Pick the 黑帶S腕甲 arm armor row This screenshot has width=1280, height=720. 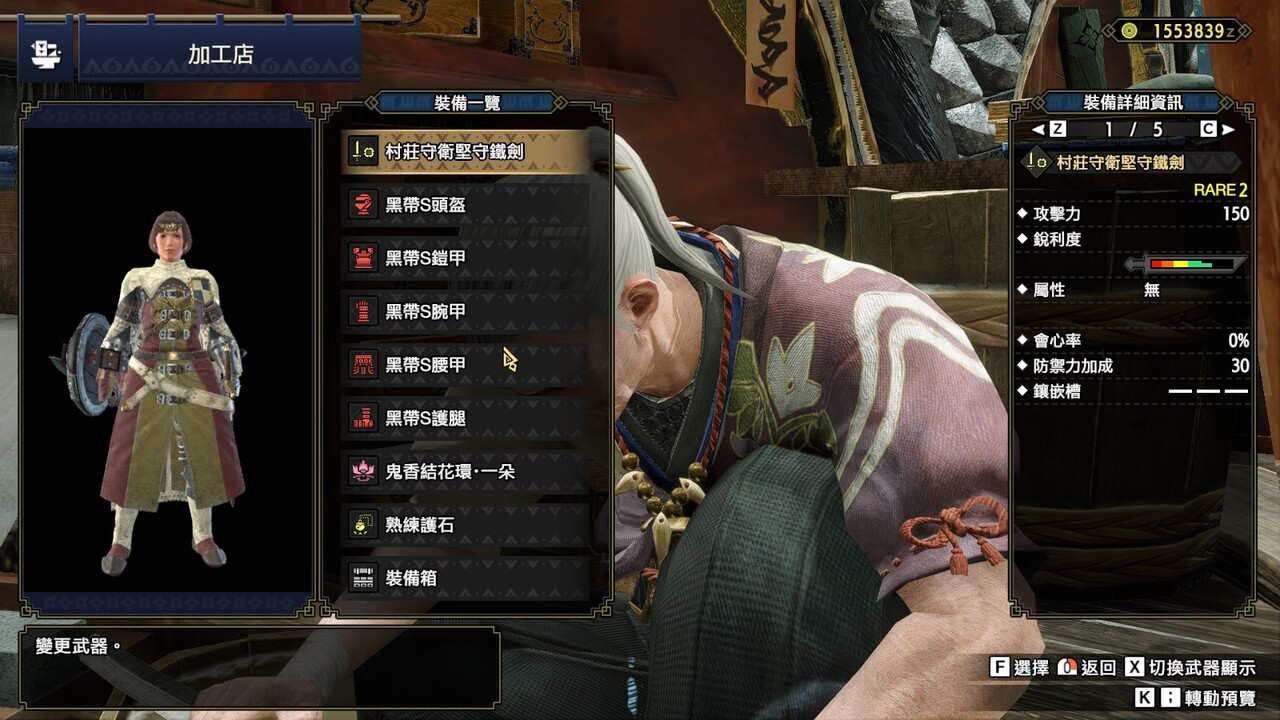click(x=465, y=312)
